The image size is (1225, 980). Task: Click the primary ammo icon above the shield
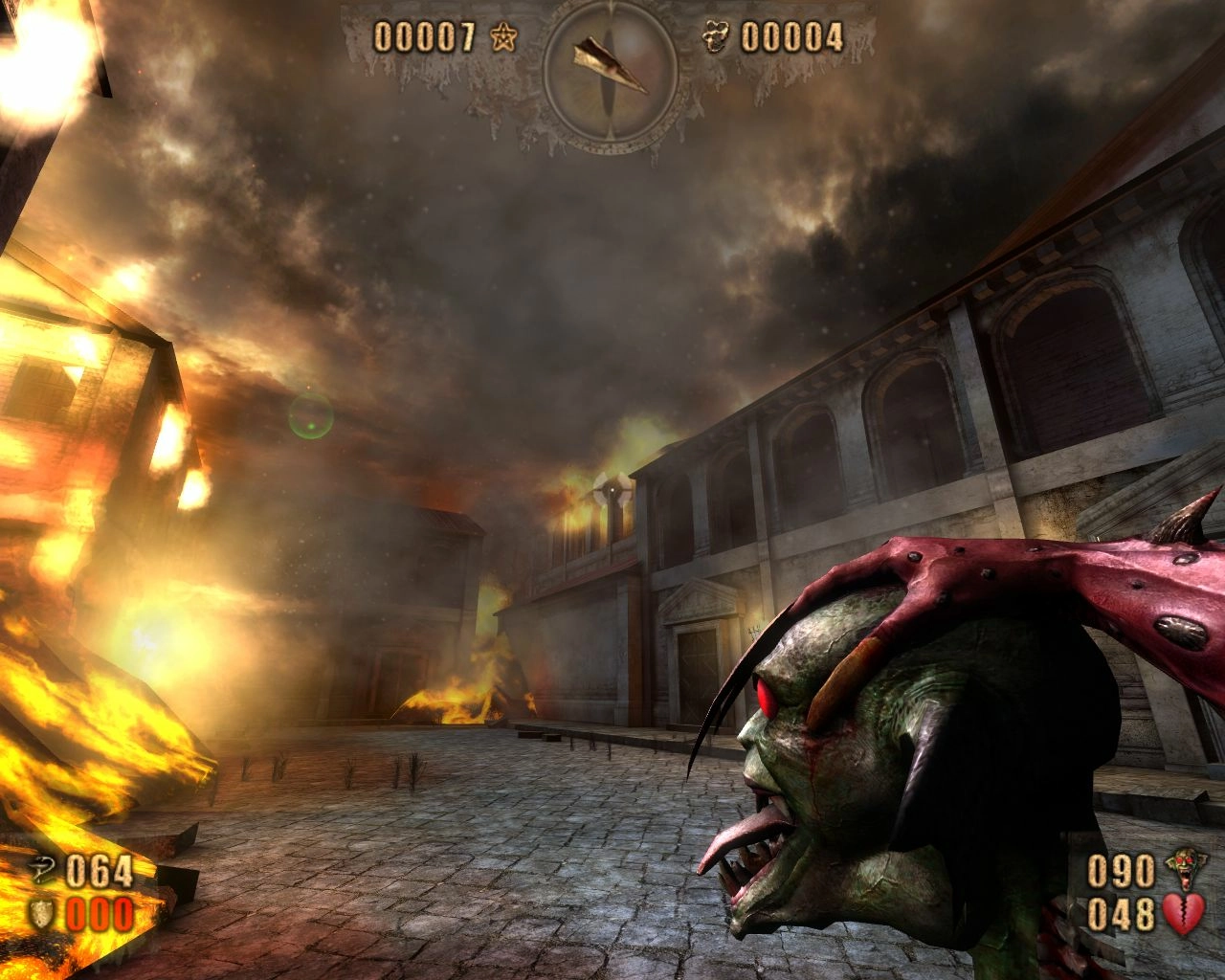44,869
